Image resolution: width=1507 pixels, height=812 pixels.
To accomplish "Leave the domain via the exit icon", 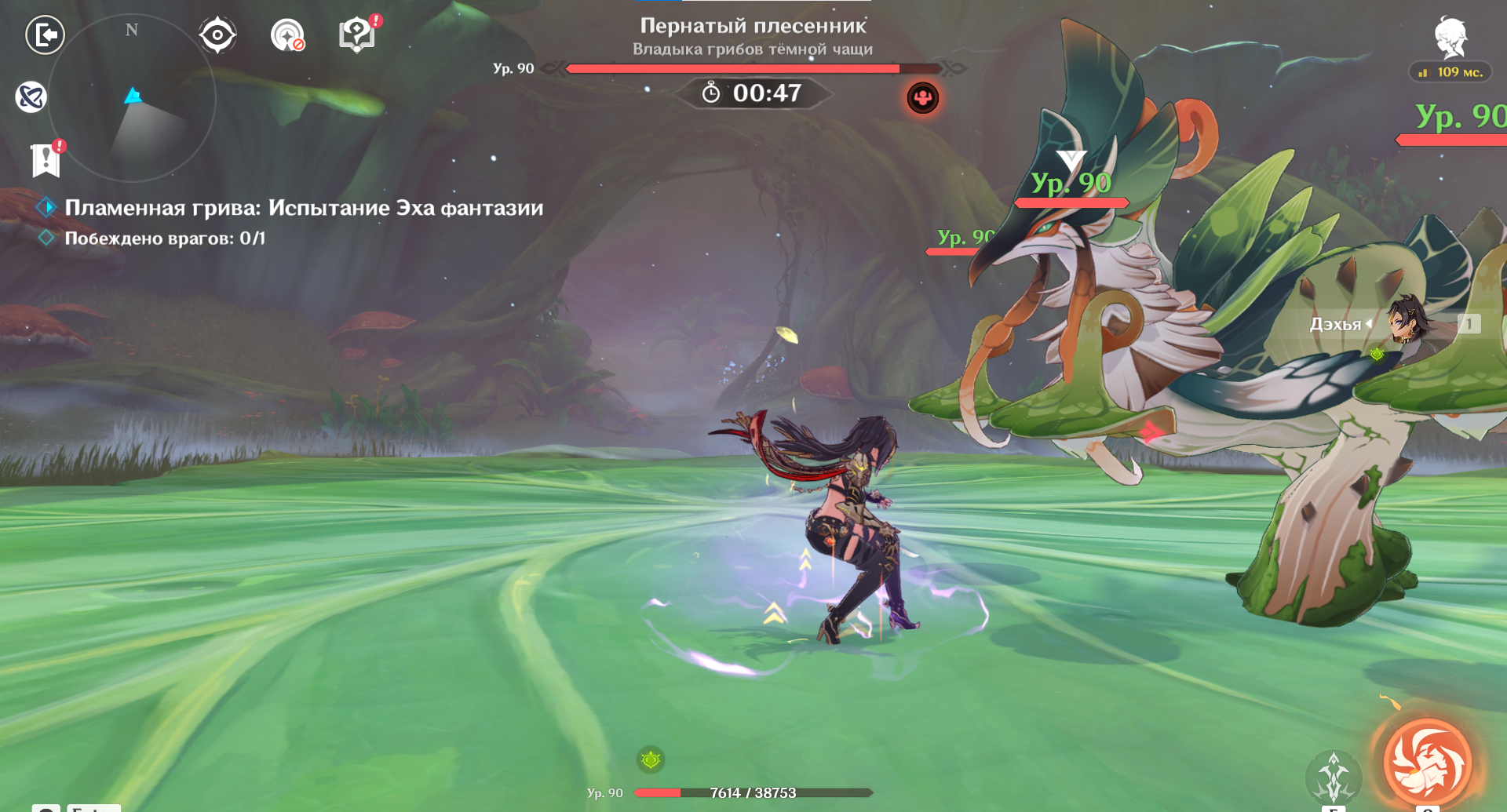I will pos(45,35).
